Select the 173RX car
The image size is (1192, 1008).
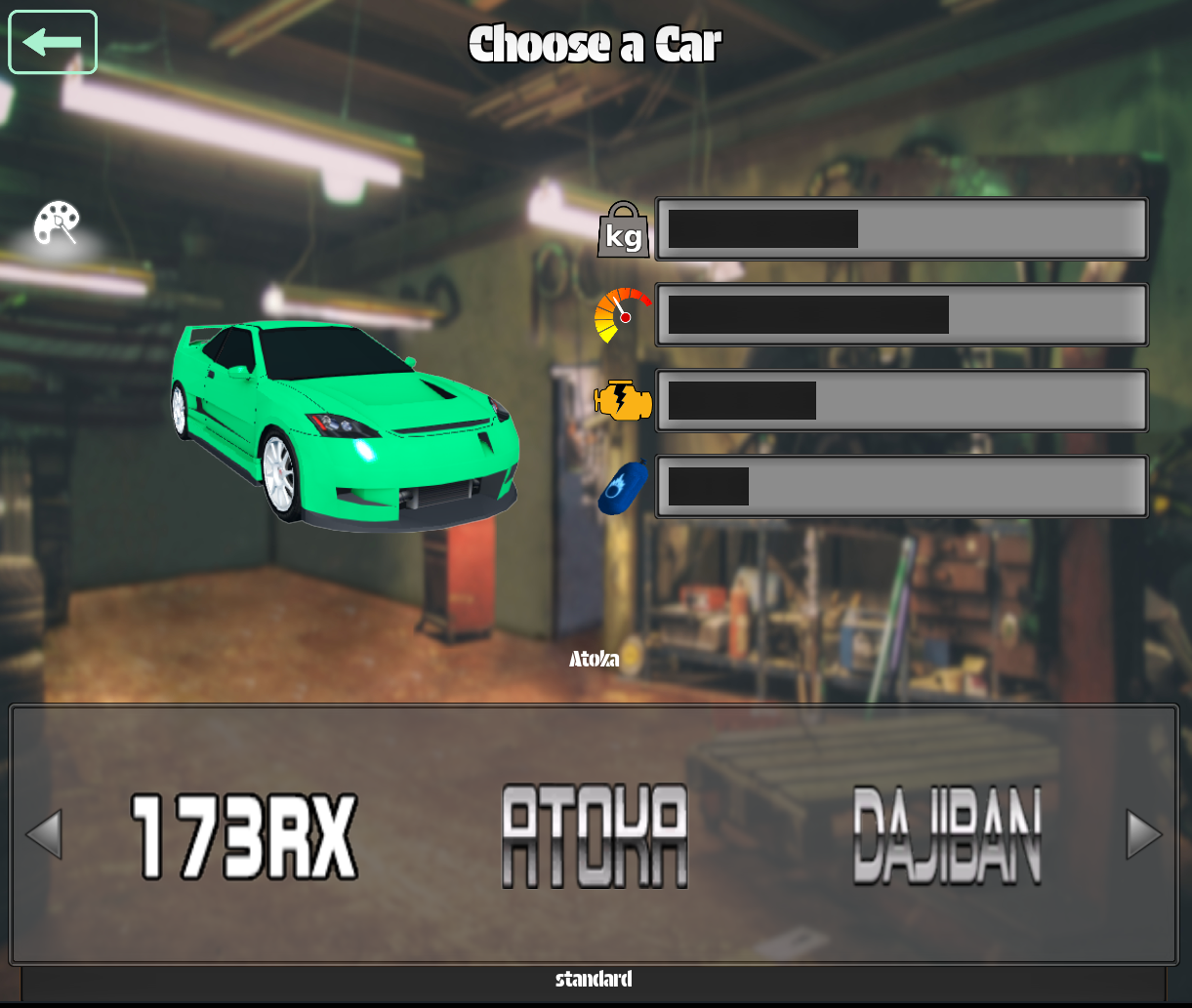[x=244, y=836]
